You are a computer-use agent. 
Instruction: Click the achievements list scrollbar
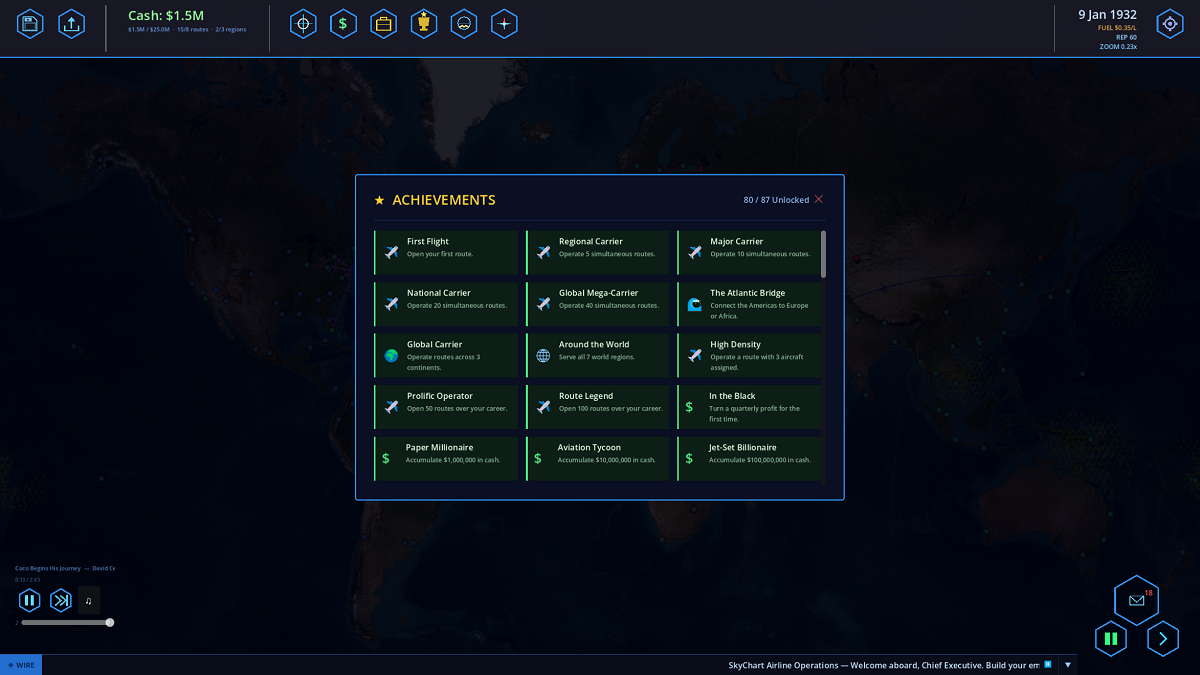tap(824, 254)
